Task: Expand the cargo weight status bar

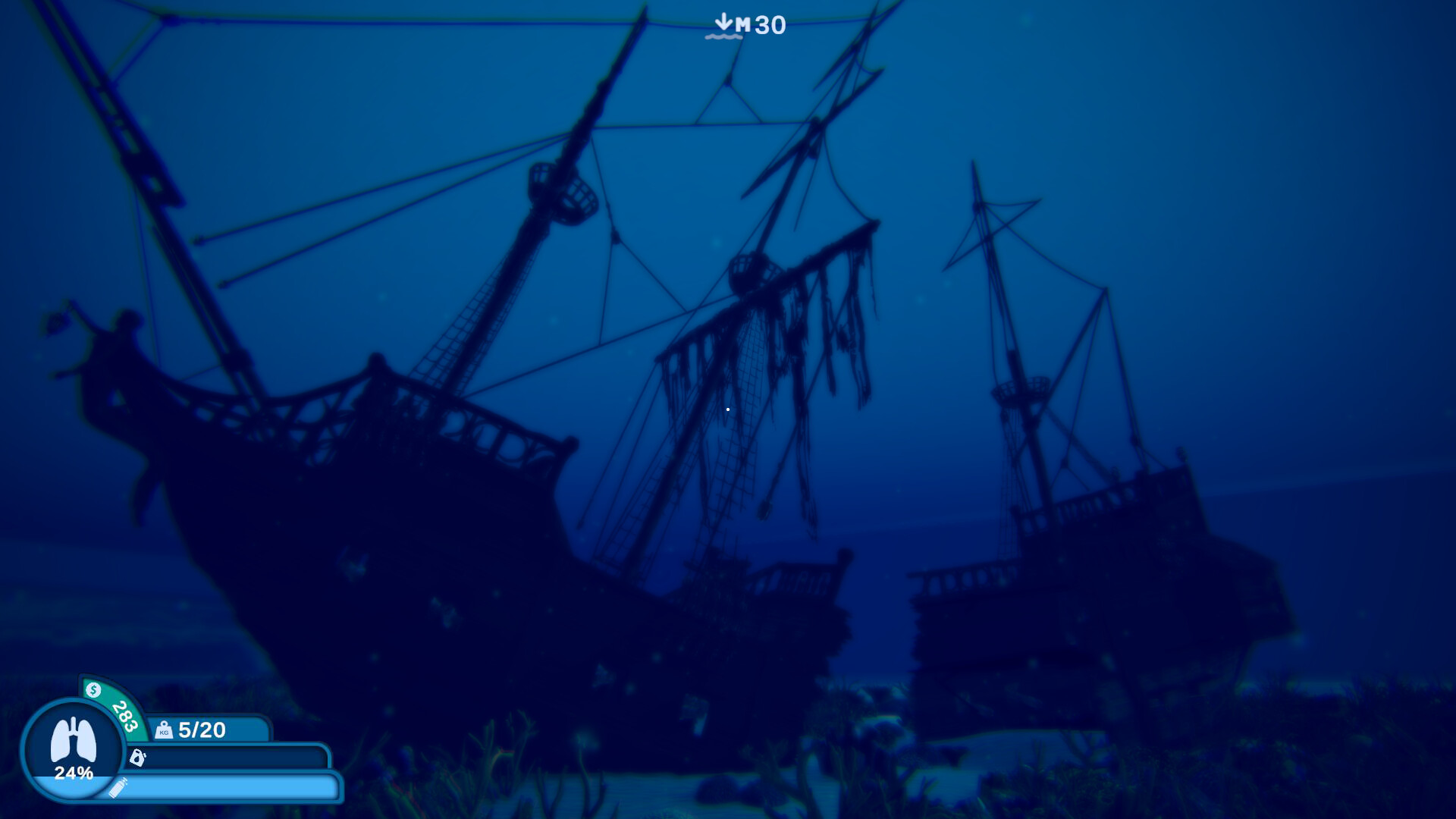Action: [x=243, y=730]
